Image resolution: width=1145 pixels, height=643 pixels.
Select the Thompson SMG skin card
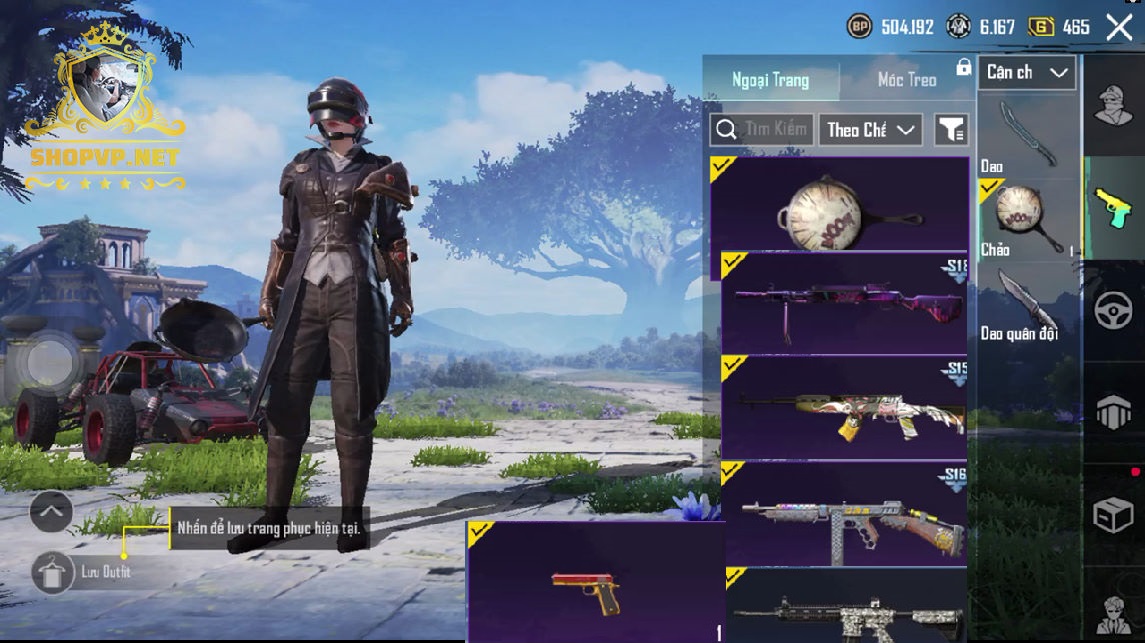coord(843,513)
